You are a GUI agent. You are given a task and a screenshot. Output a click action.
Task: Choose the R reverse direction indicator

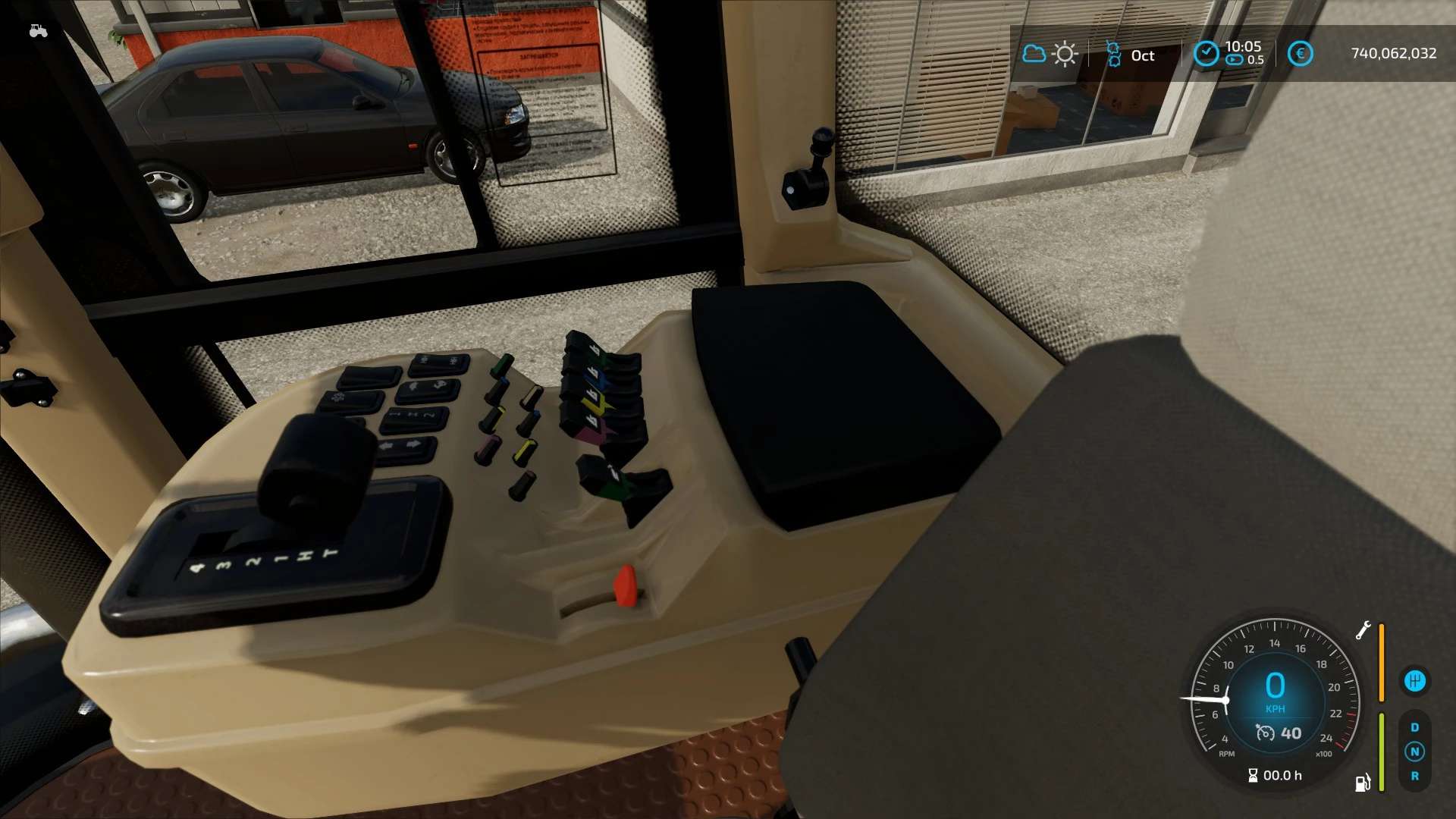click(1414, 776)
